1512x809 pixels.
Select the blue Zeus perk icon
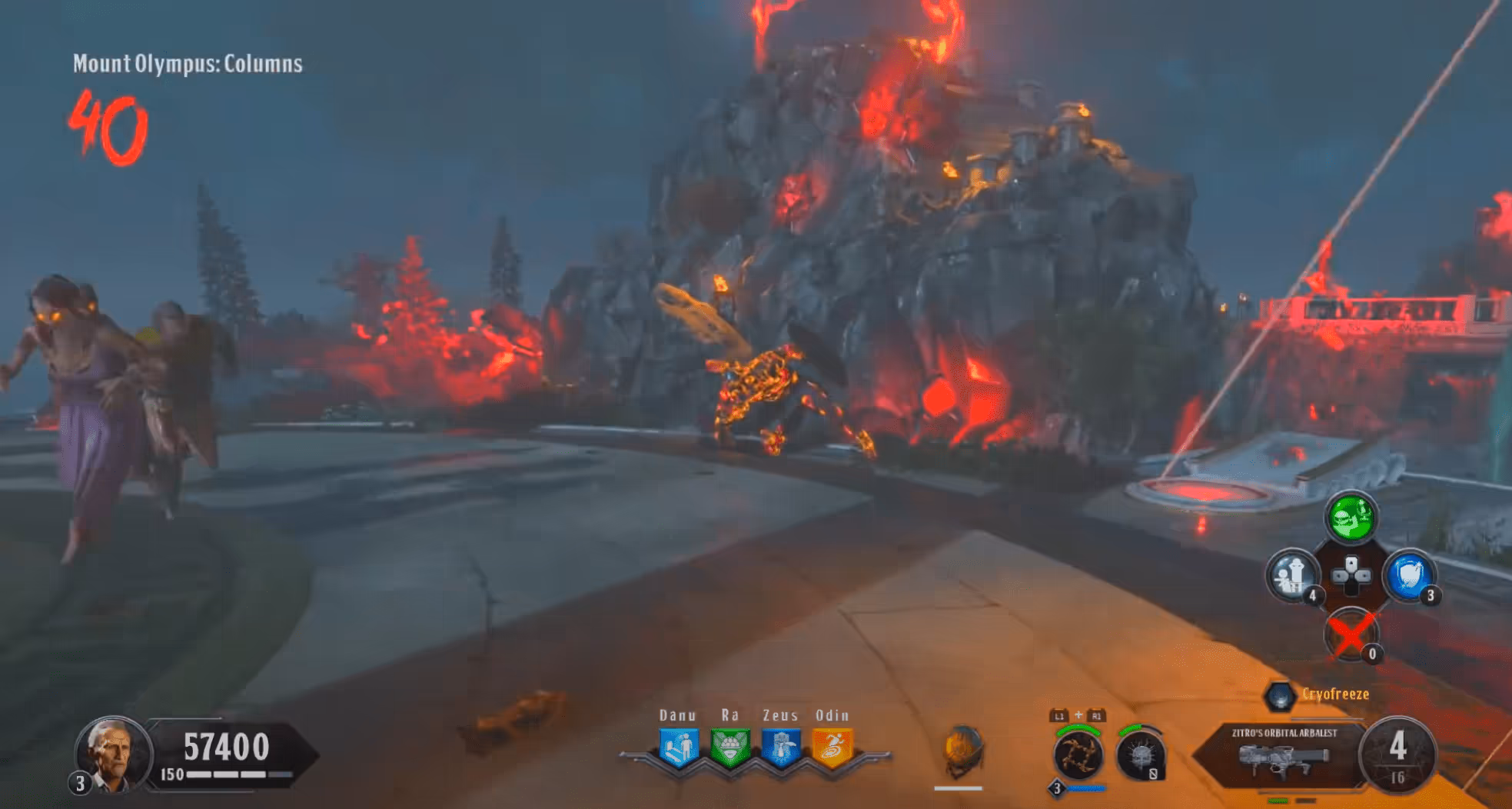click(781, 747)
